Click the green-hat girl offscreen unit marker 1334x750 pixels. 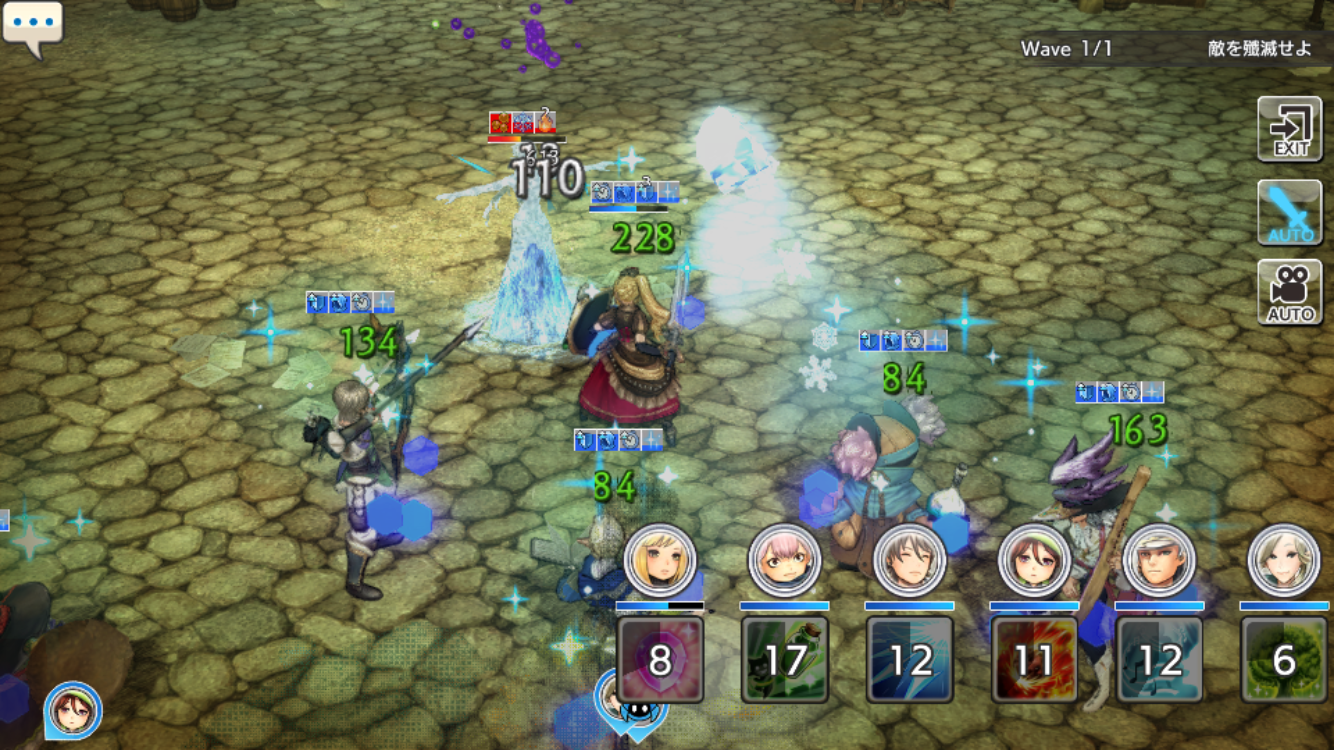[x=73, y=710]
